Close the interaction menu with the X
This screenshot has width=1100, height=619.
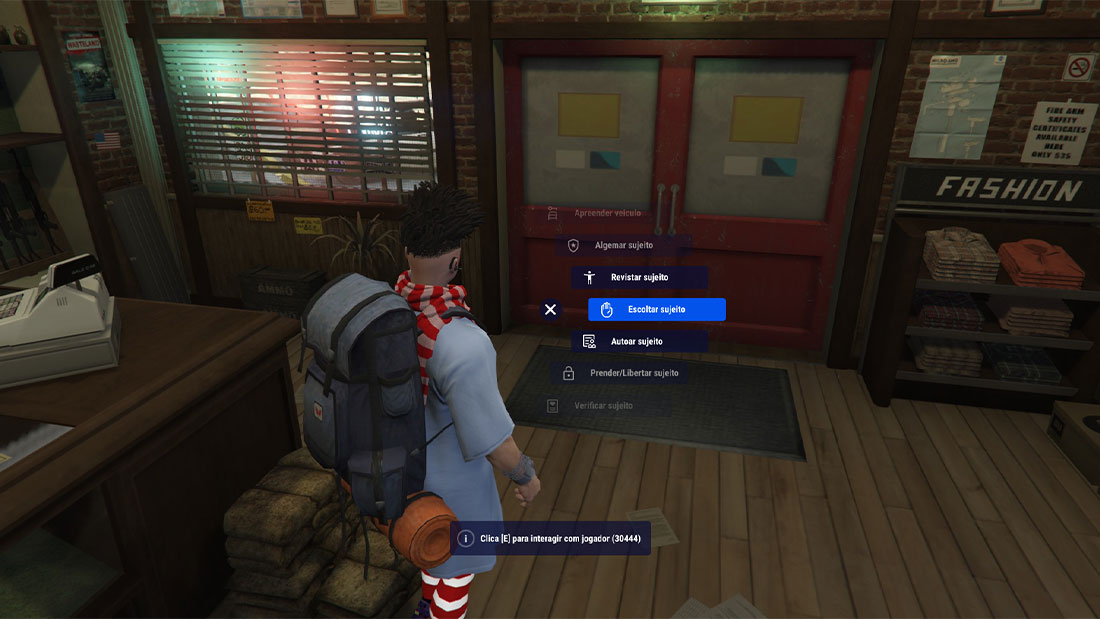coord(550,310)
